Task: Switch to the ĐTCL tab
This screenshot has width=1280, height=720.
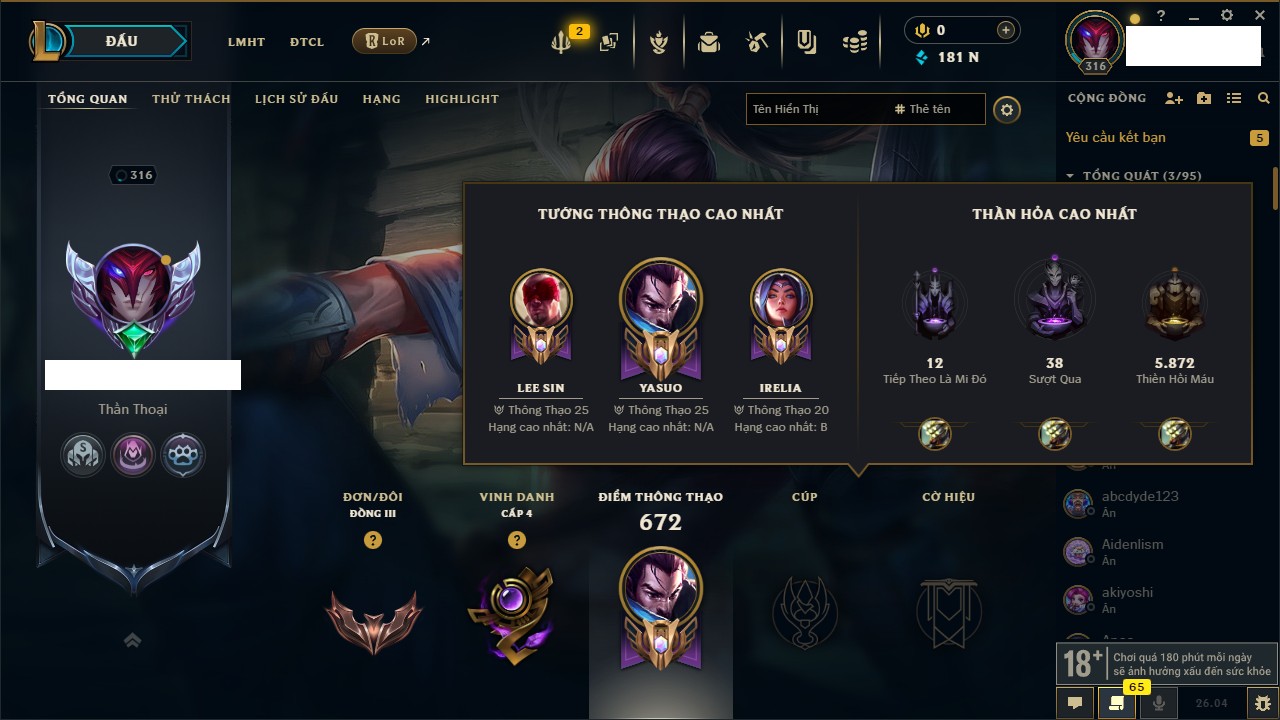Action: tap(307, 42)
